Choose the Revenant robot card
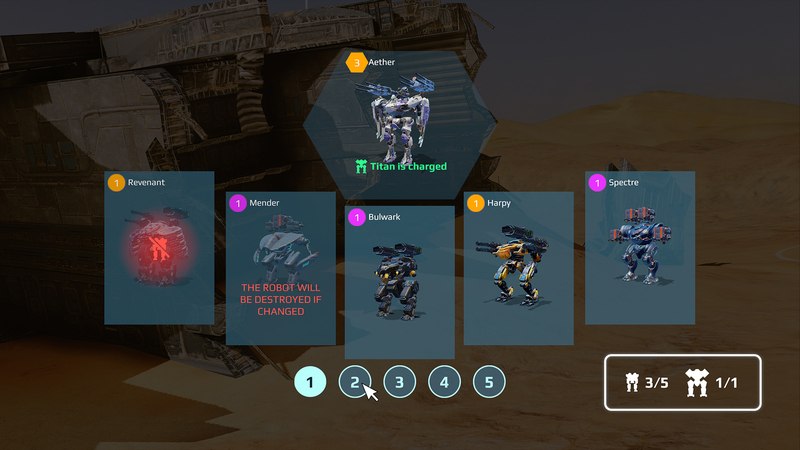The height and width of the screenshot is (450, 800). (x=160, y=248)
